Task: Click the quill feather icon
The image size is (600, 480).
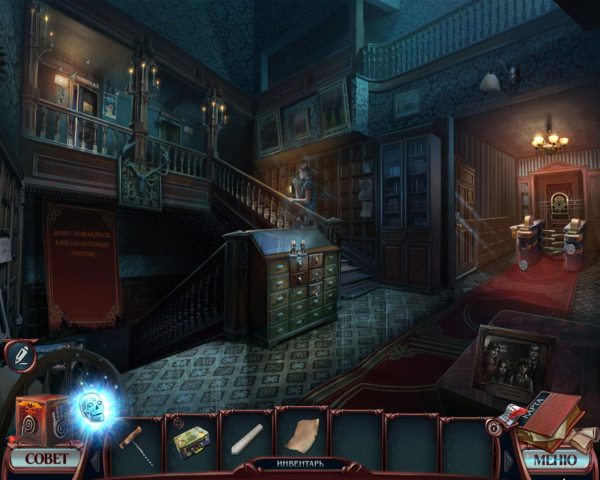Action: [19, 354]
